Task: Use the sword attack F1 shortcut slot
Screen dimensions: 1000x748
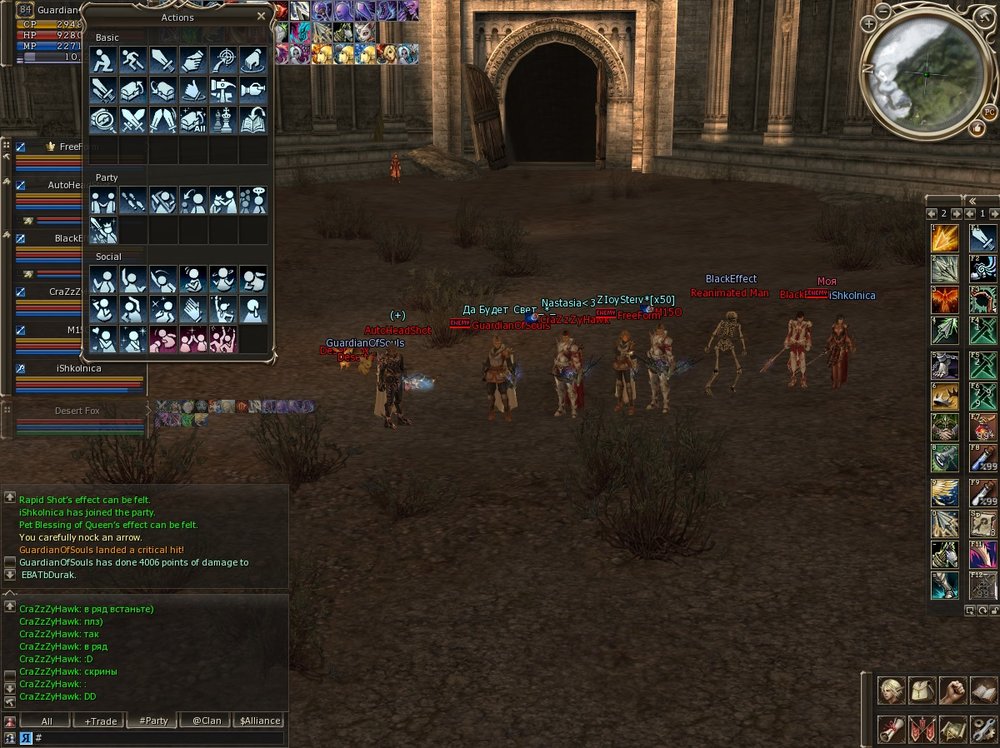Action: [983, 239]
